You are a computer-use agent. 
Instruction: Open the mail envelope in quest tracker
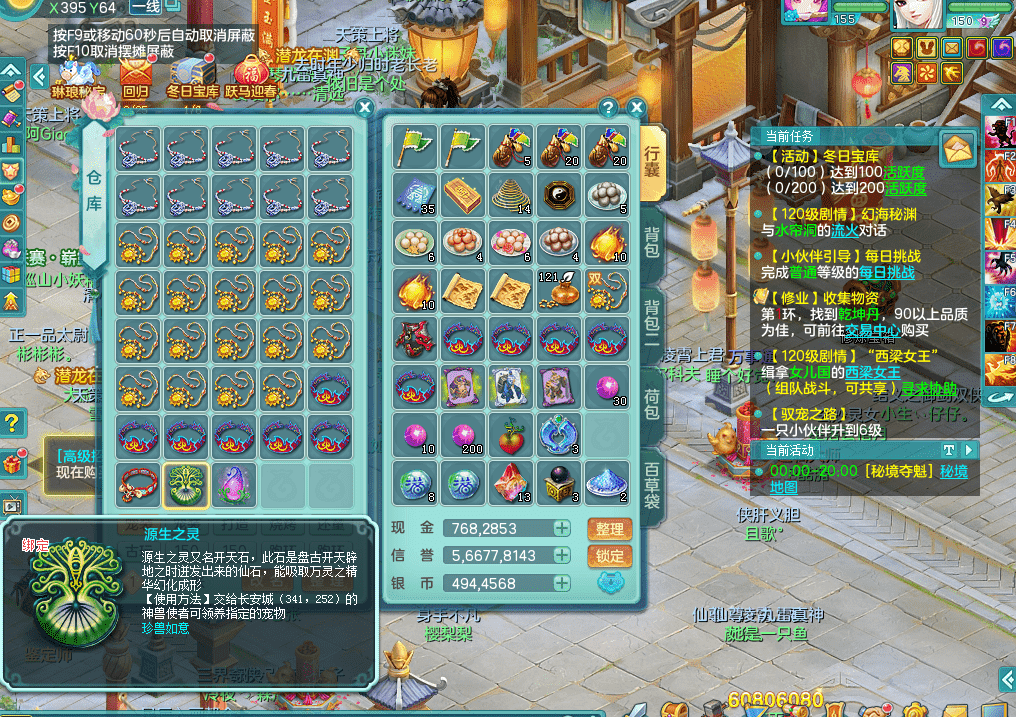pyautogui.click(x=957, y=149)
